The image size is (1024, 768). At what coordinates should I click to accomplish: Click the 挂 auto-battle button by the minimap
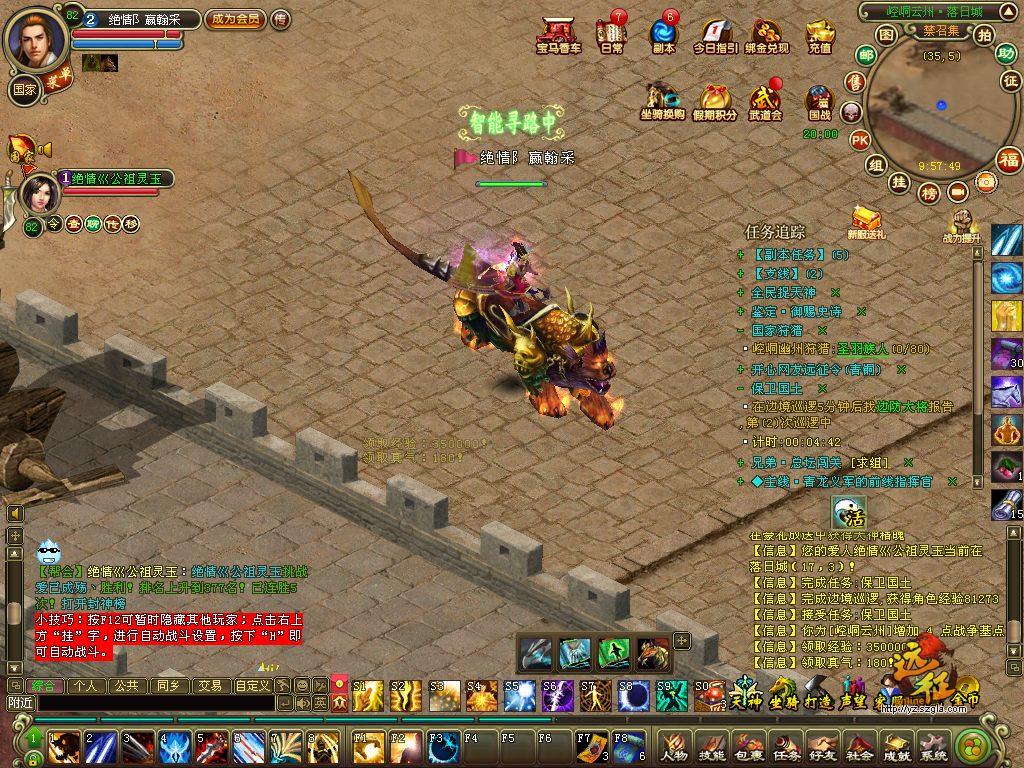pos(899,182)
